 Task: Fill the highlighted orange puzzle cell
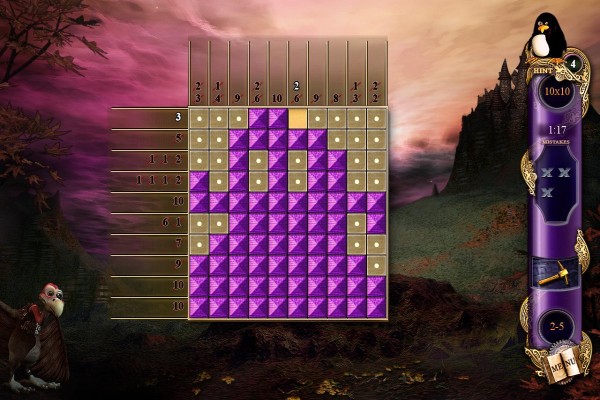pos(298,118)
